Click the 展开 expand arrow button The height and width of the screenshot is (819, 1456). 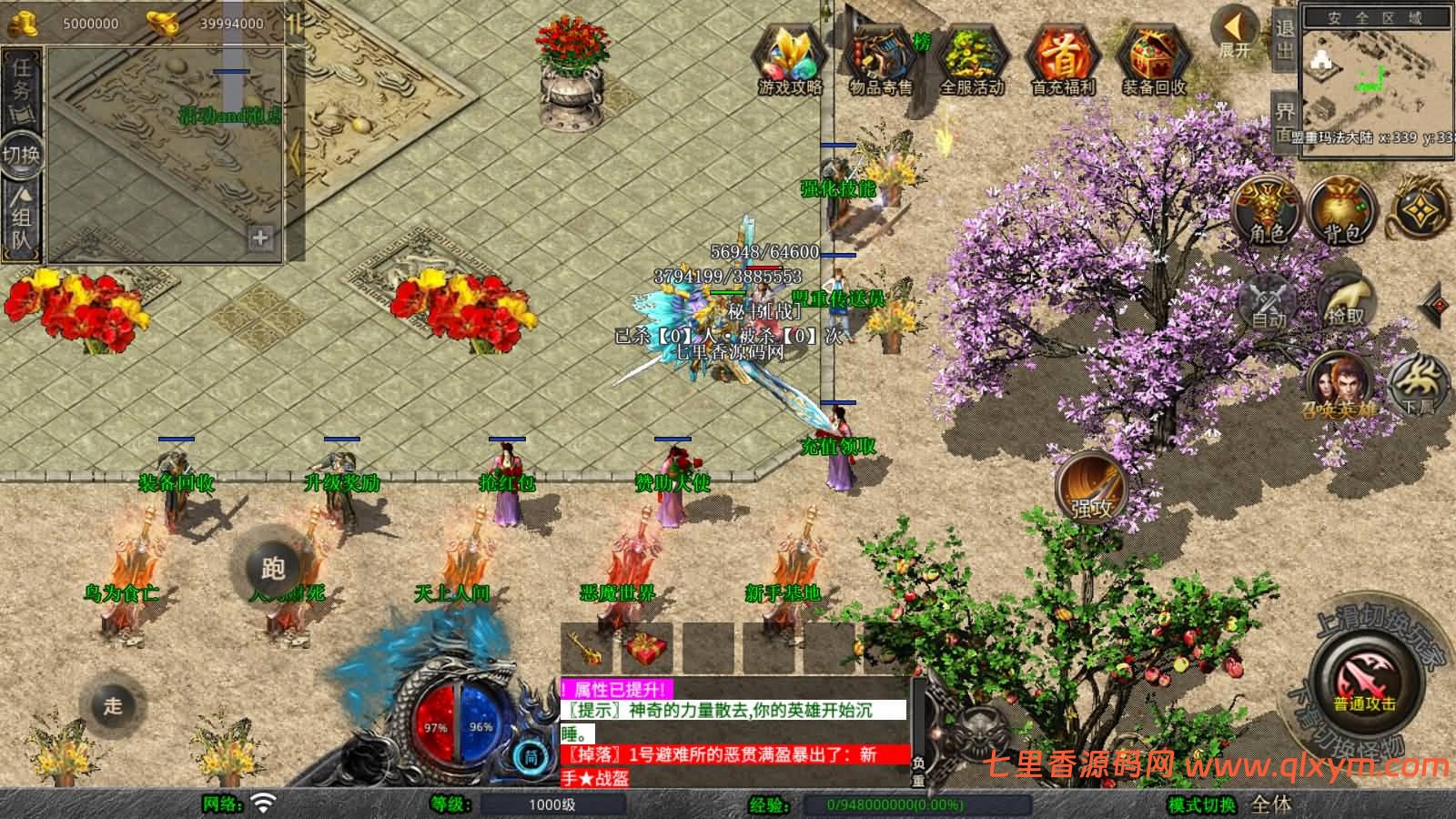(1235, 33)
